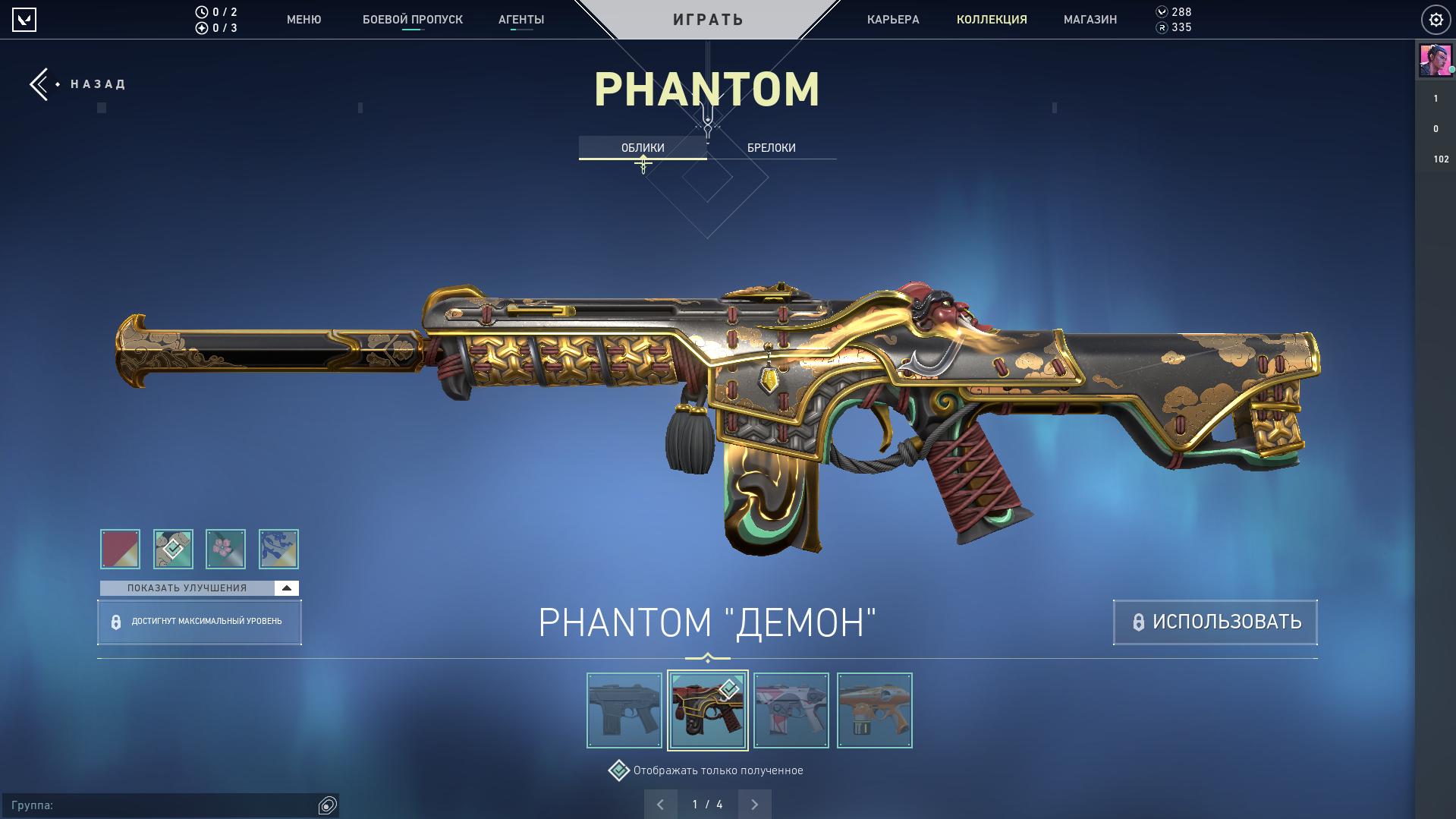Image resolution: width=1456 pixels, height=819 pixels.
Task: Go to the next skins page
Action: click(x=754, y=805)
